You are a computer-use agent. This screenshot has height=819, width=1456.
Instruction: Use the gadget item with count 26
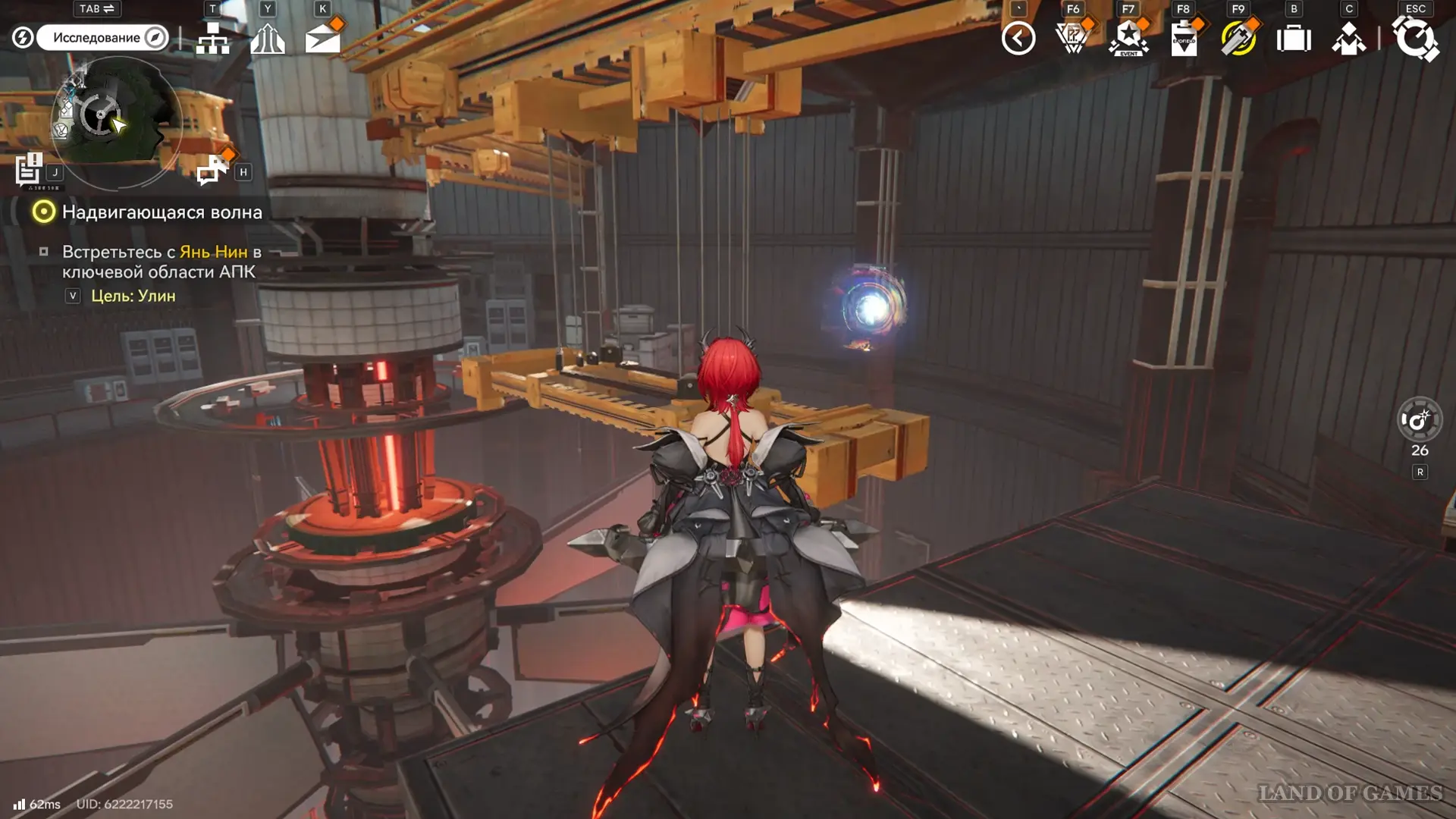pyautogui.click(x=1419, y=419)
